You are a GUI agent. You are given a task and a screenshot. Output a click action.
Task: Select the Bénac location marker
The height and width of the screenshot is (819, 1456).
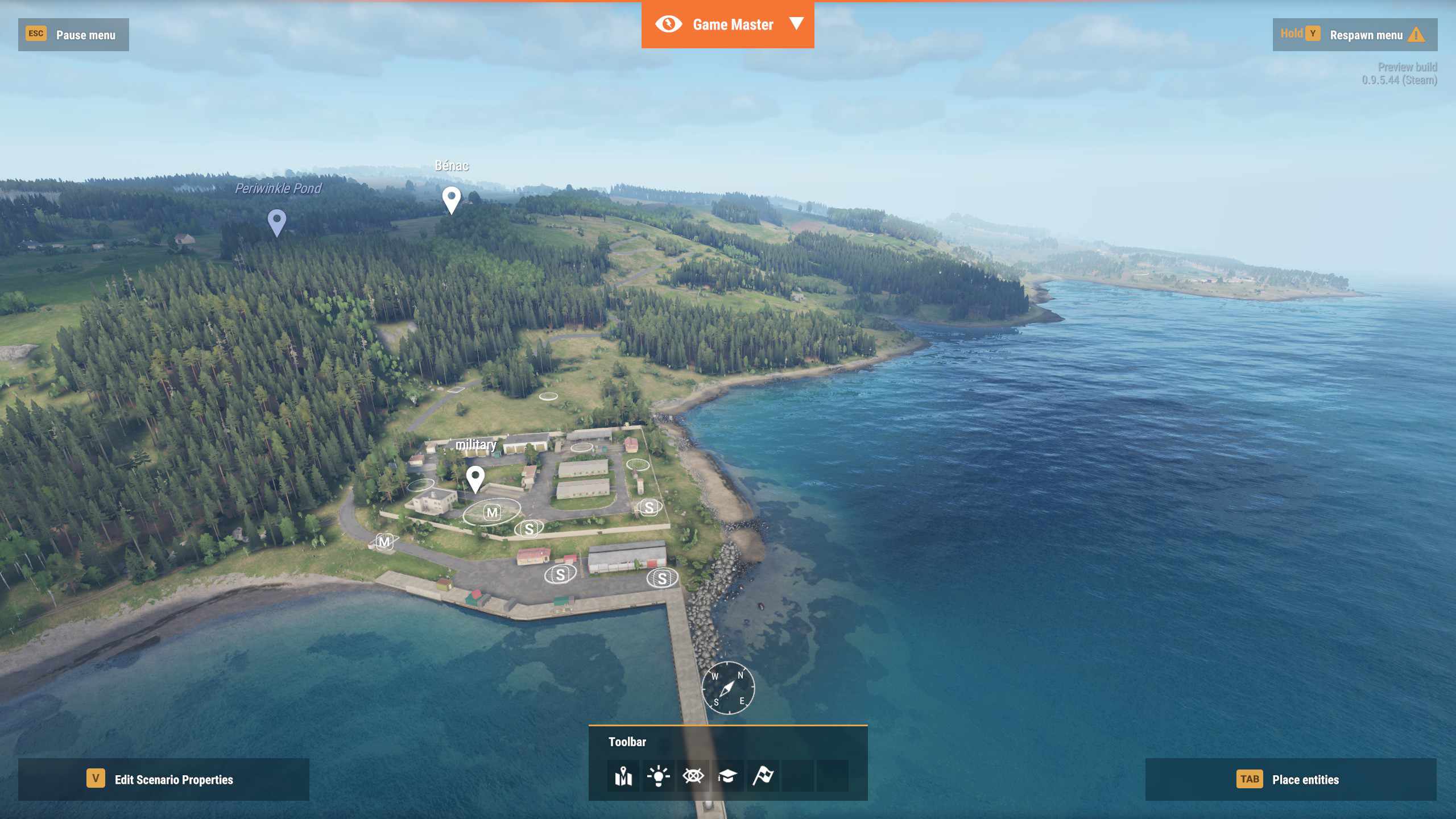(452, 199)
